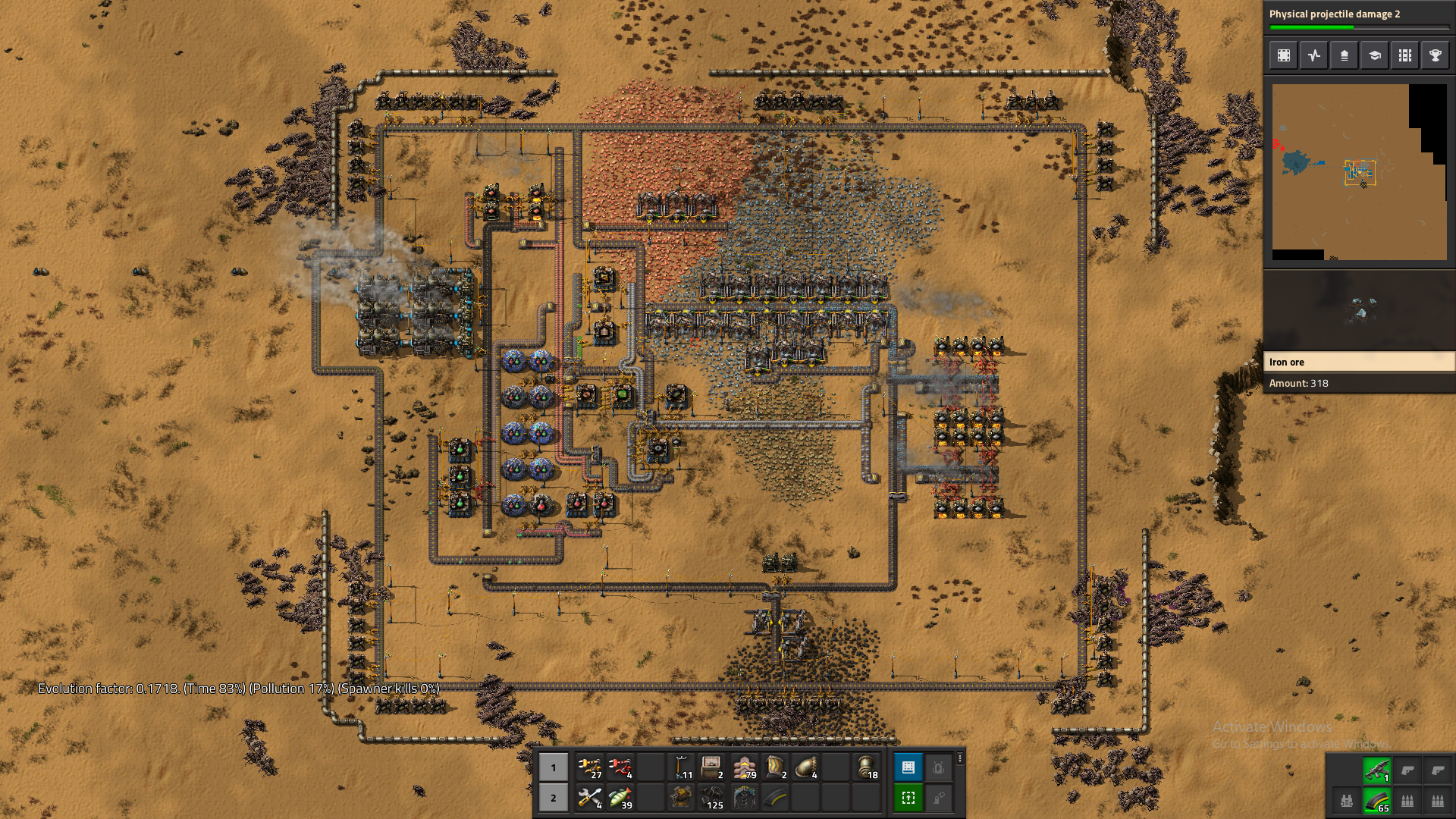Image resolution: width=1456 pixels, height=819 pixels.
Task: Select the submachine gun weapon slot
Action: click(1377, 770)
